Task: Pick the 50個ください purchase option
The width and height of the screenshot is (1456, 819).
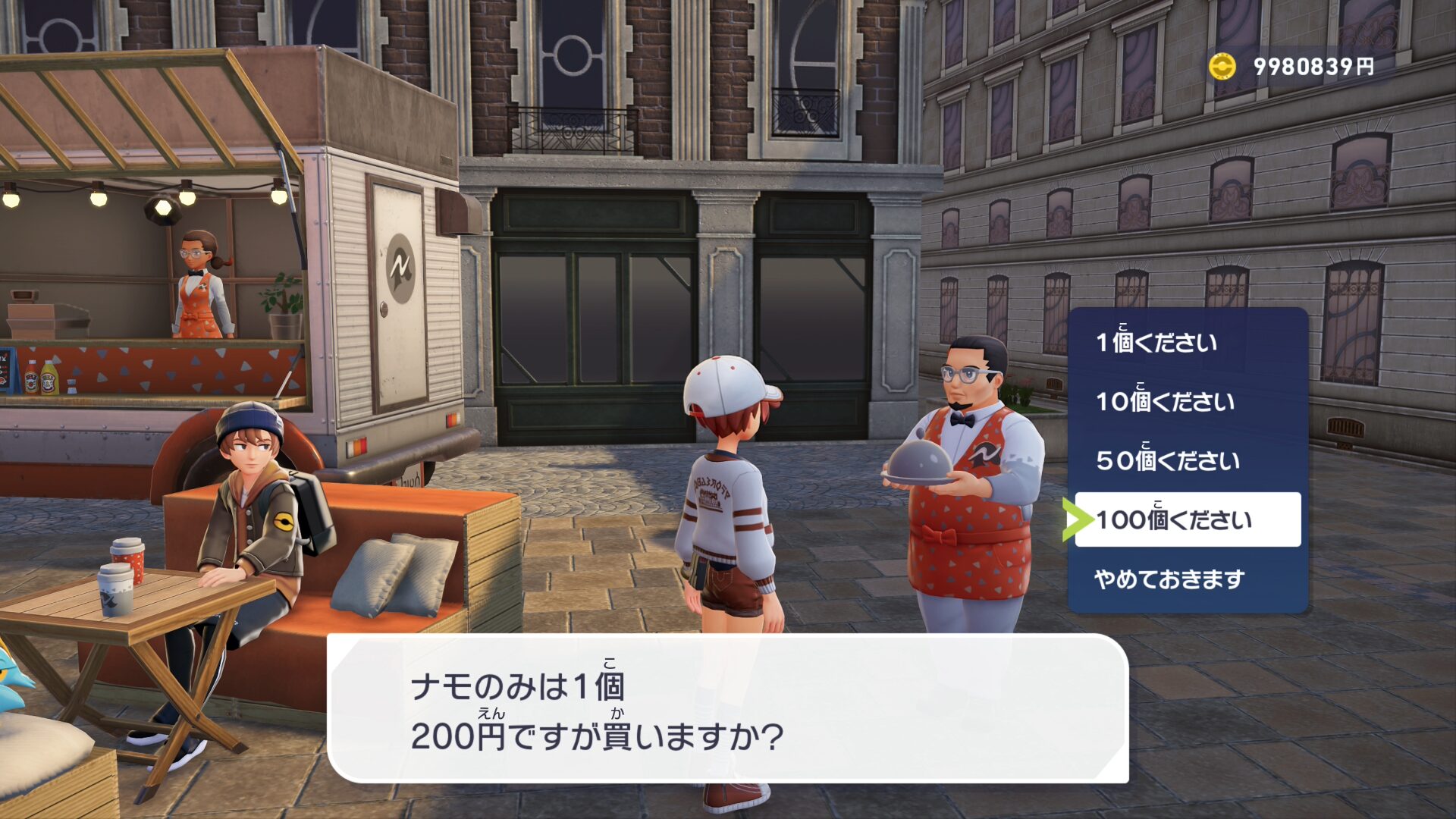Action: click(1168, 460)
